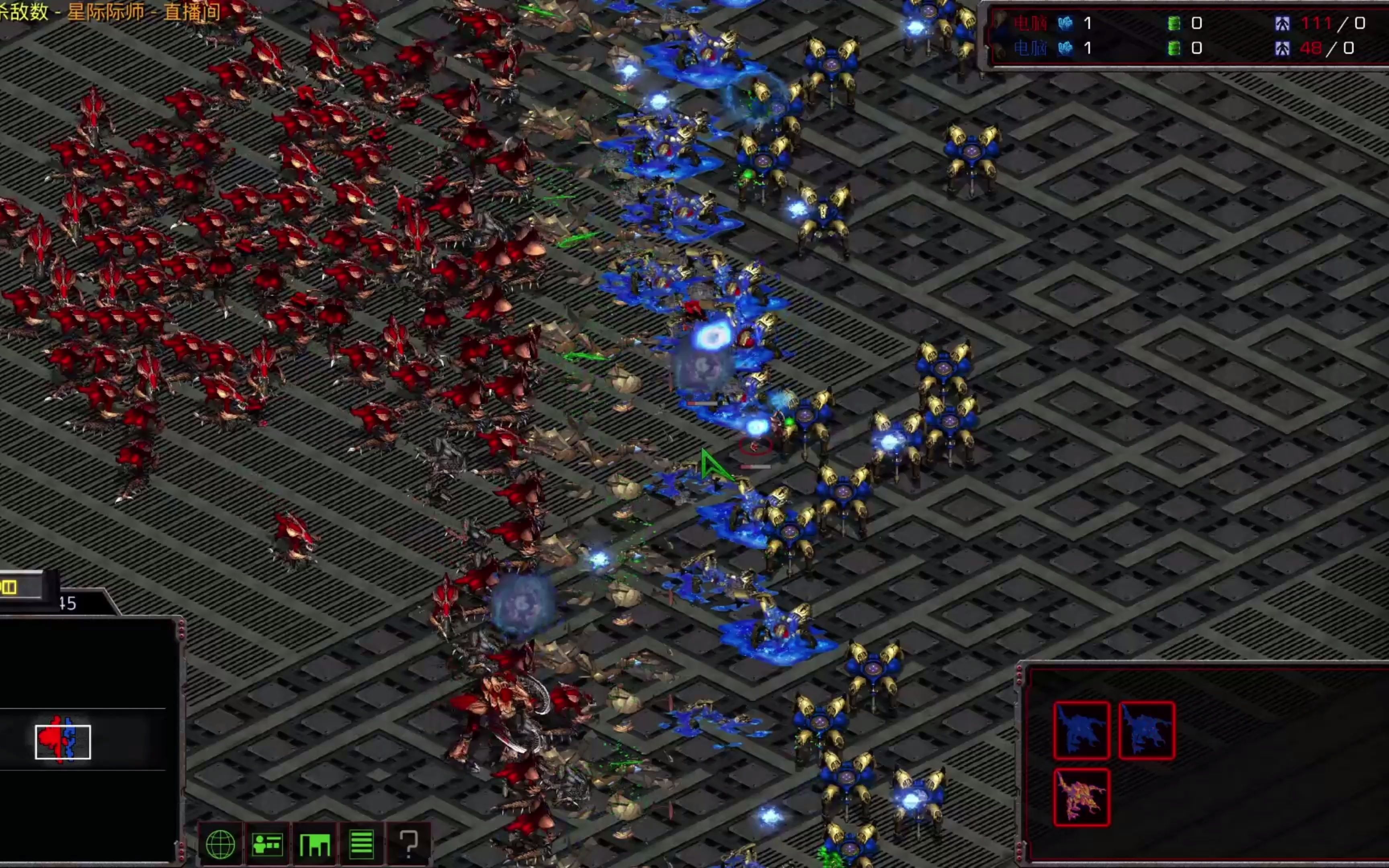The height and width of the screenshot is (868, 1389).
Task: Select the second blue dragoon wireframe portrait
Action: [1146, 730]
